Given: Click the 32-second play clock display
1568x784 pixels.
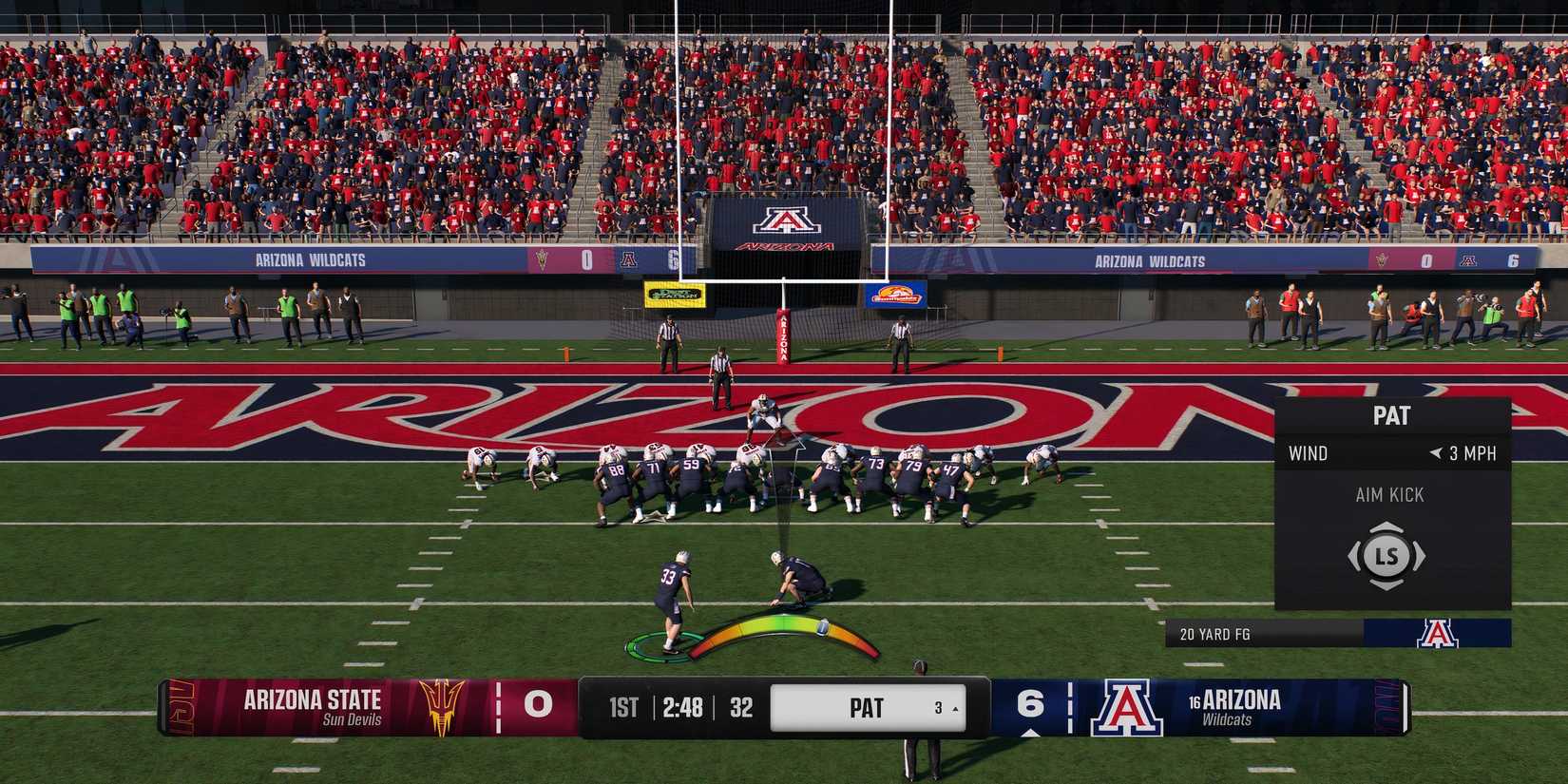Looking at the screenshot, I should (740, 707).
